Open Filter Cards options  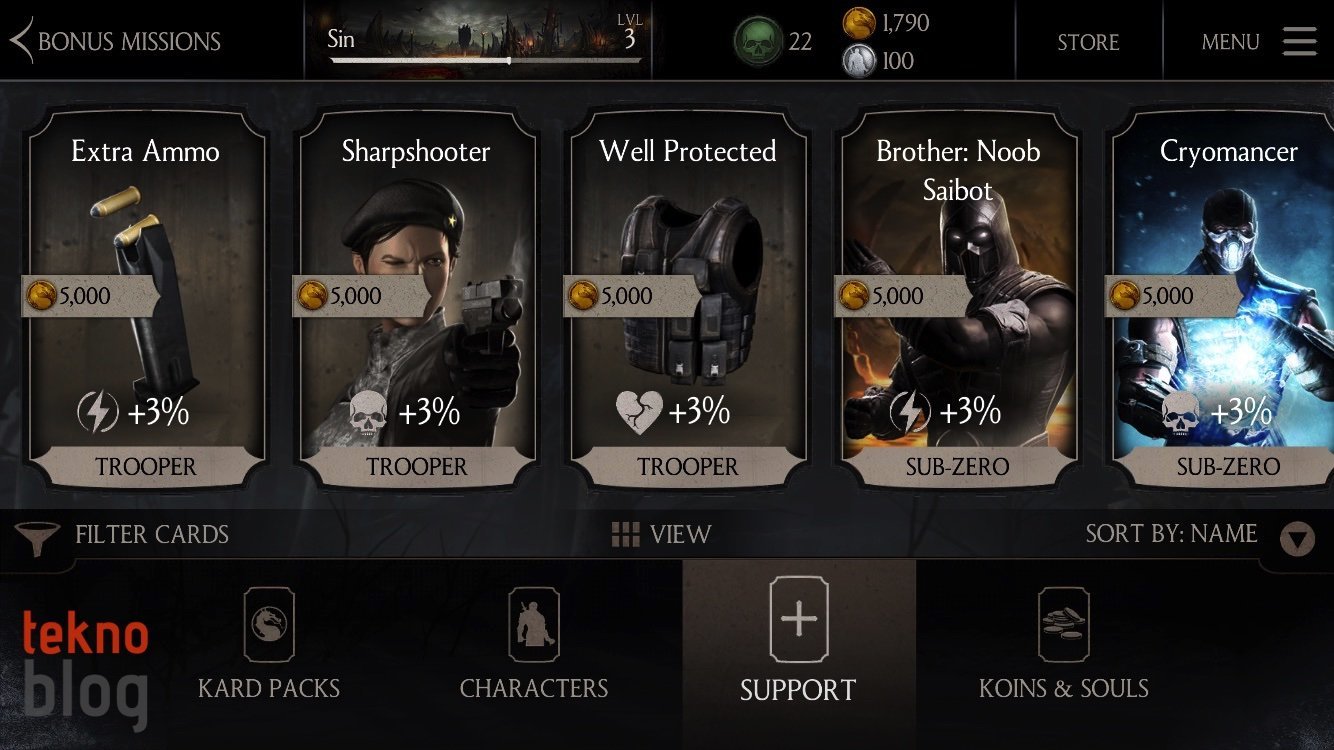[x=124, y=535]
